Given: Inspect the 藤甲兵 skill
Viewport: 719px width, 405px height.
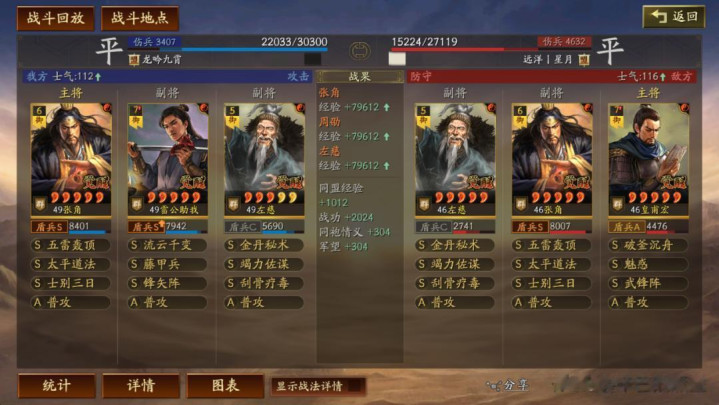Looking at the screenshot, I should coord(167,264).
